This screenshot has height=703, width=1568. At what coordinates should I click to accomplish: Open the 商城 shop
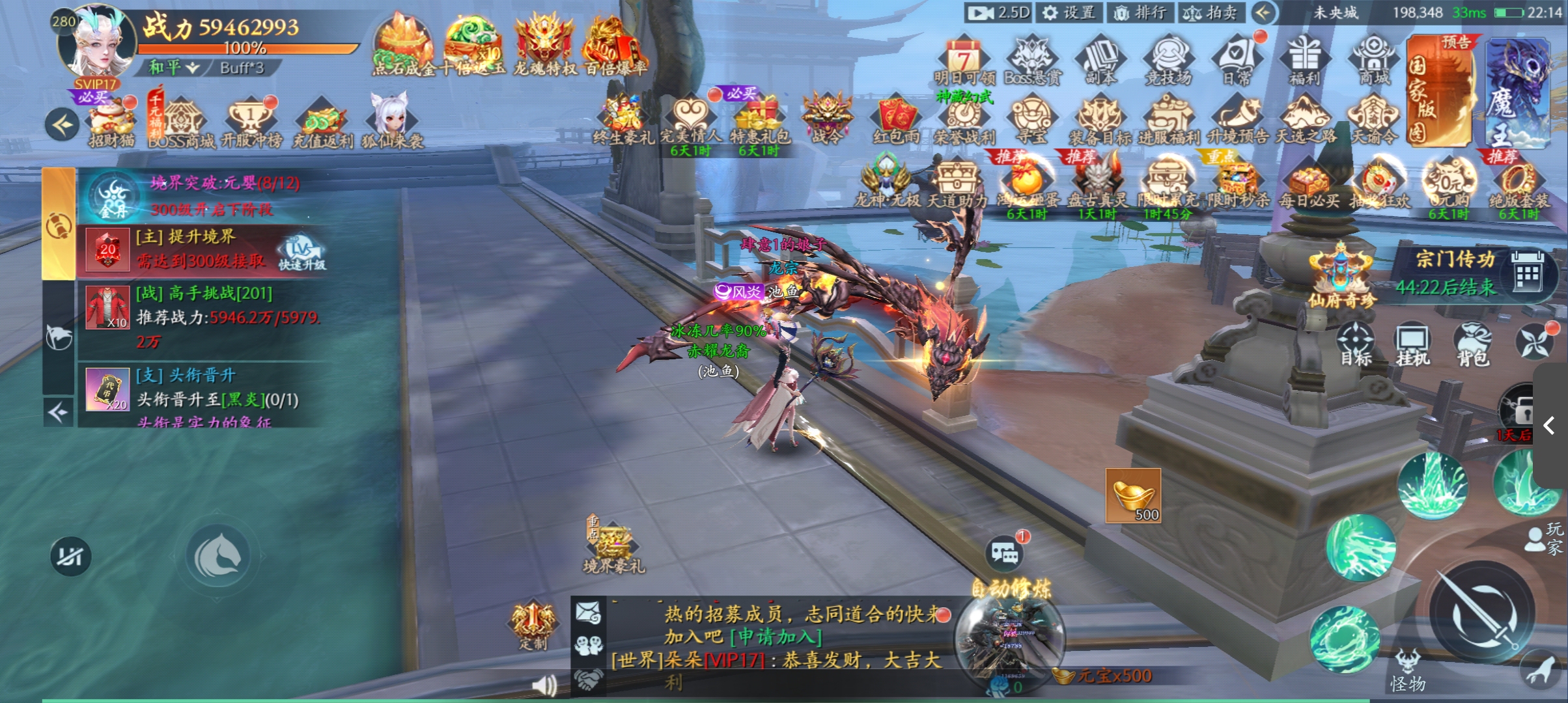click(x=1374, y=61)
